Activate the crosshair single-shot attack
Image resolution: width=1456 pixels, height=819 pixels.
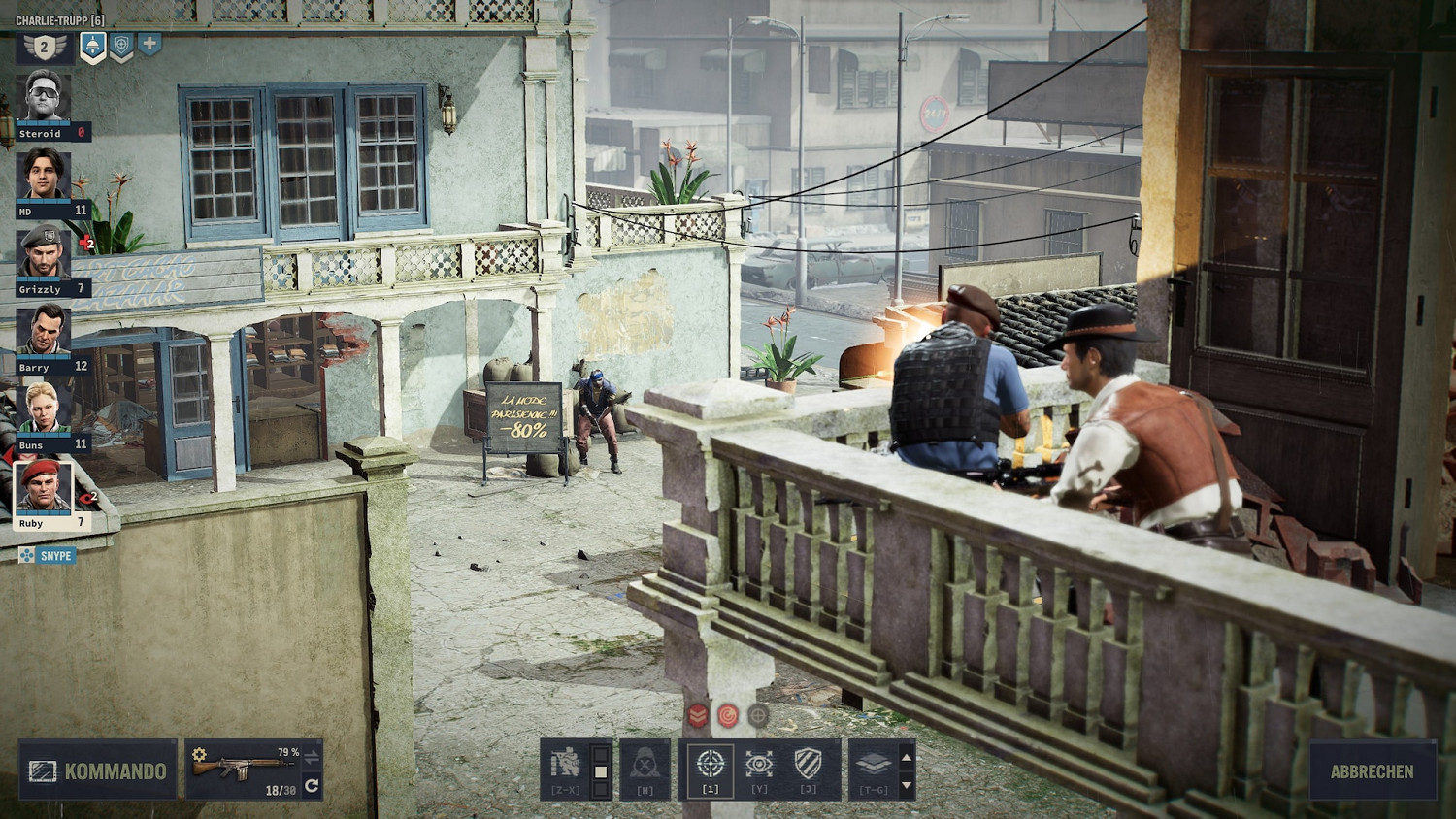pyautogui.click(x=711, y=767)
